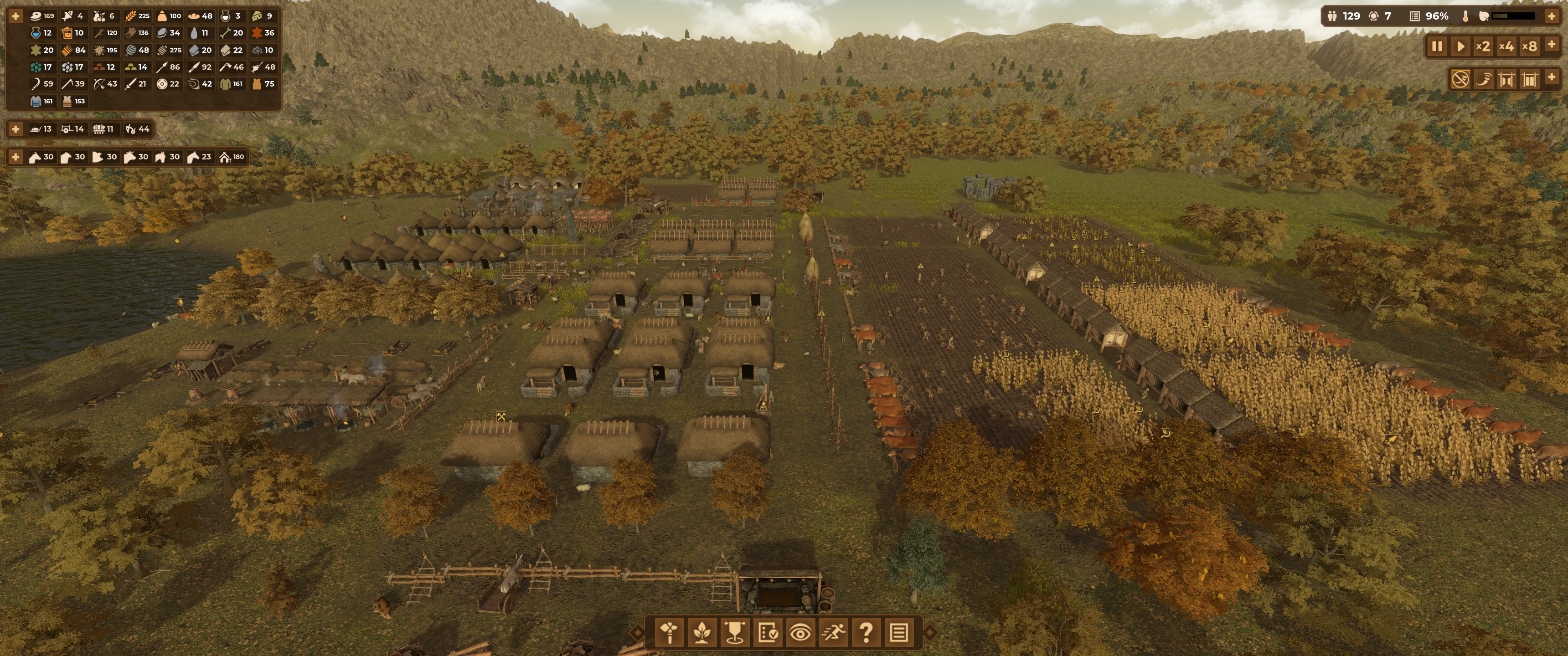Expand the population status bar plus button
This screenshot has width=1568, height=656.
tap(1552, 16)
